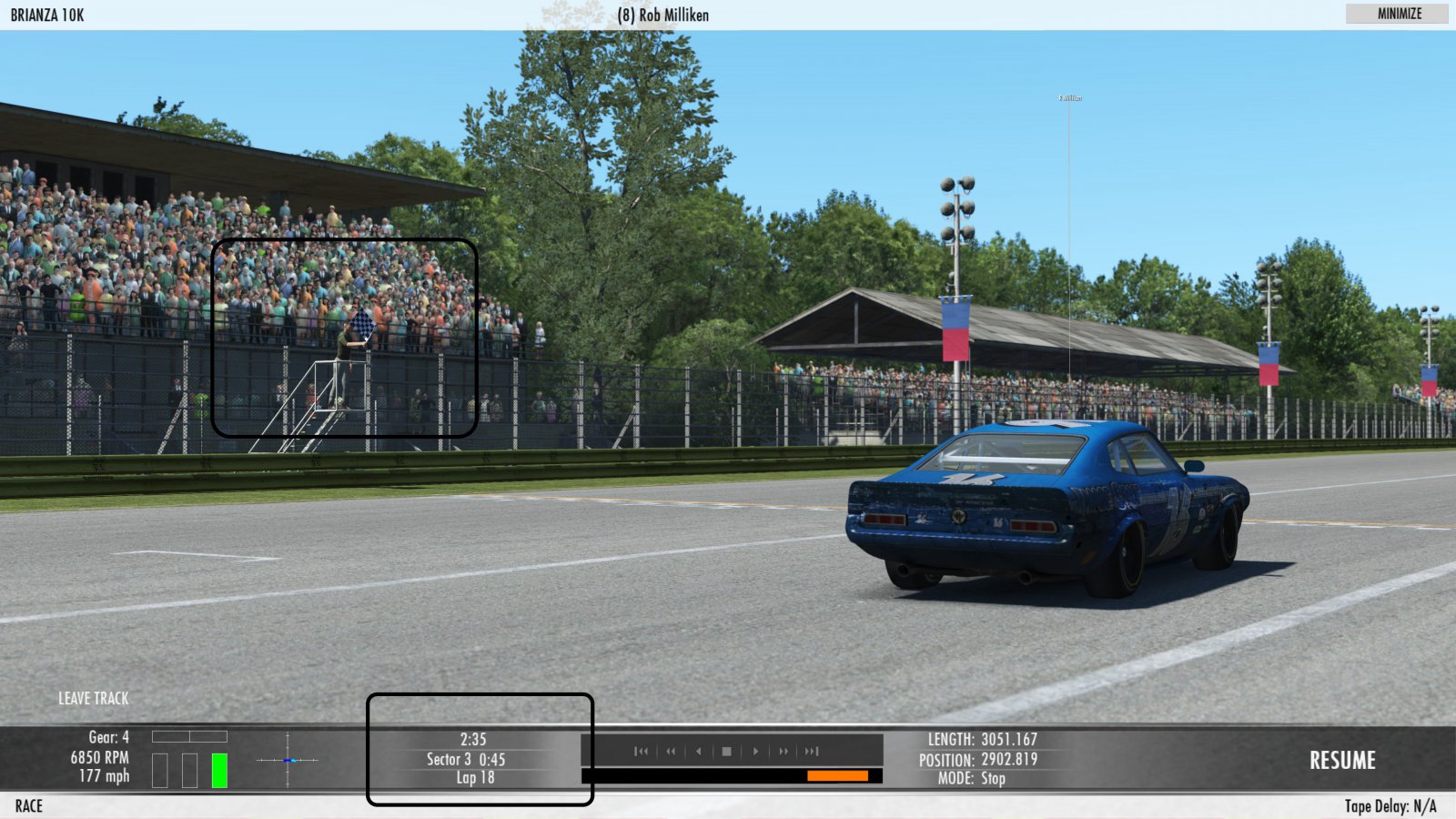Fast-forward the replay
Image resolution: width=1456 pixels, height=819 pixels.
click(x=784, y=751)
